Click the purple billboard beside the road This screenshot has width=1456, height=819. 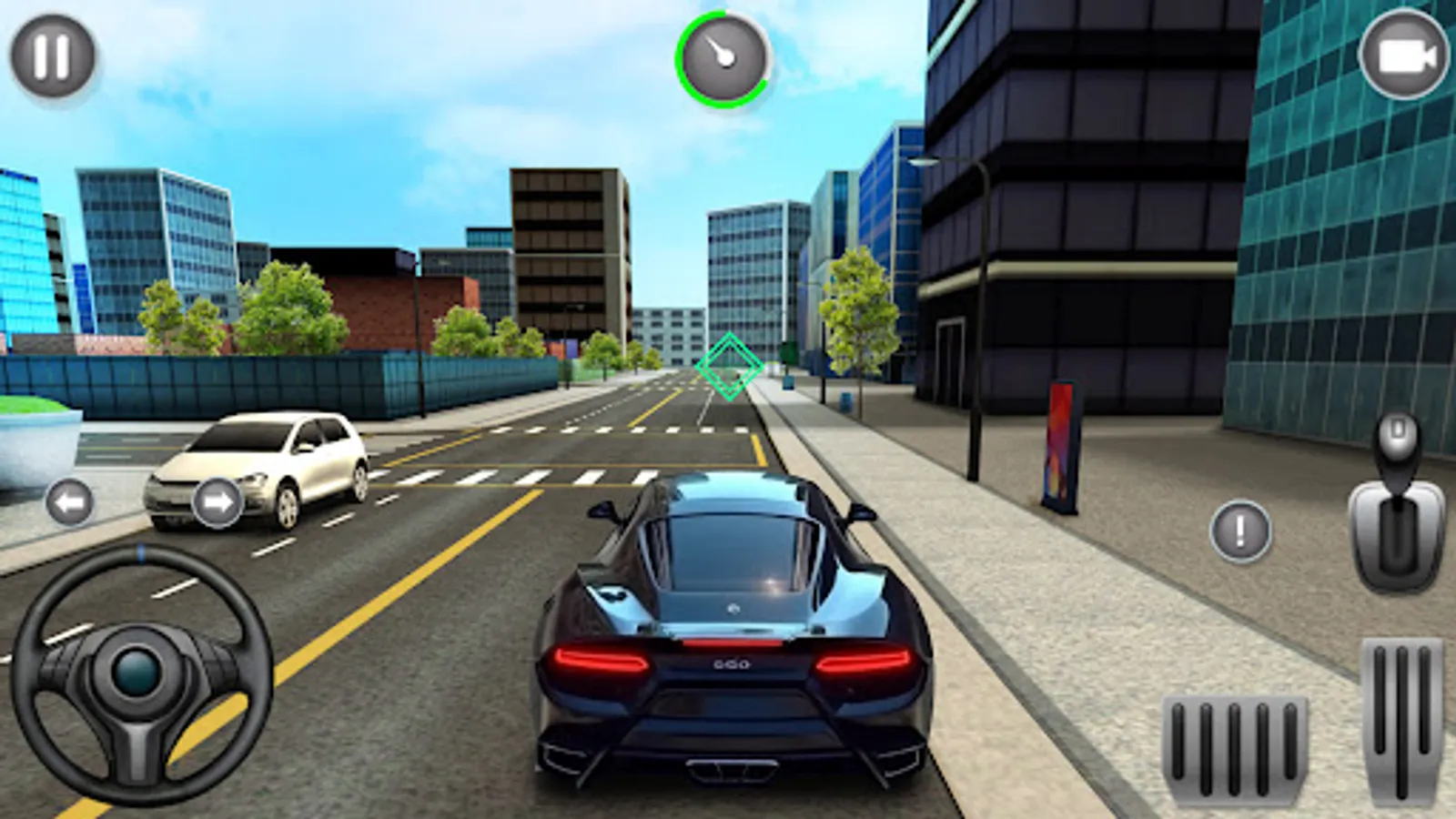point(1058,446)
